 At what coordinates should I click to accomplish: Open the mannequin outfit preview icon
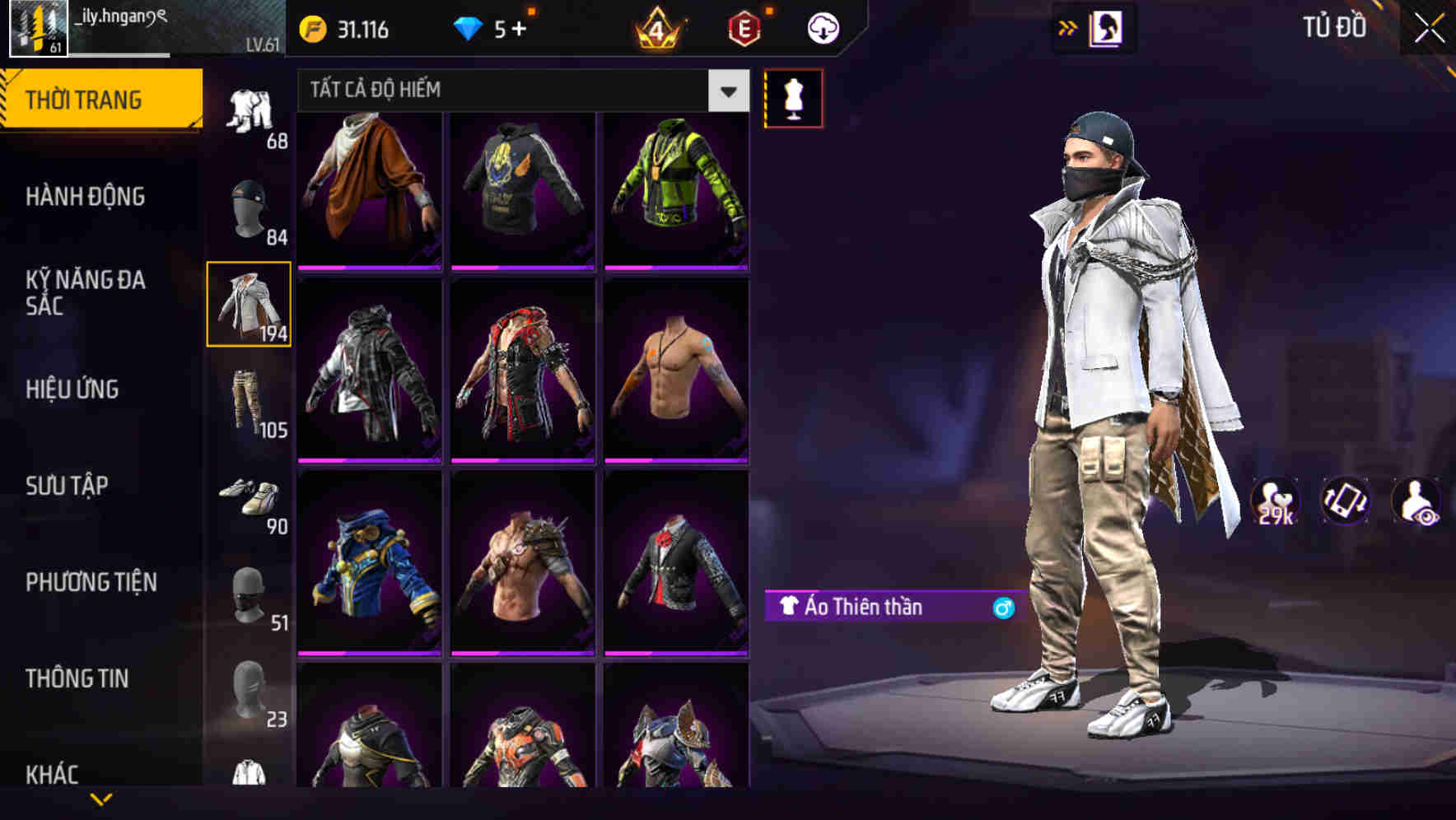click(793, 97)
